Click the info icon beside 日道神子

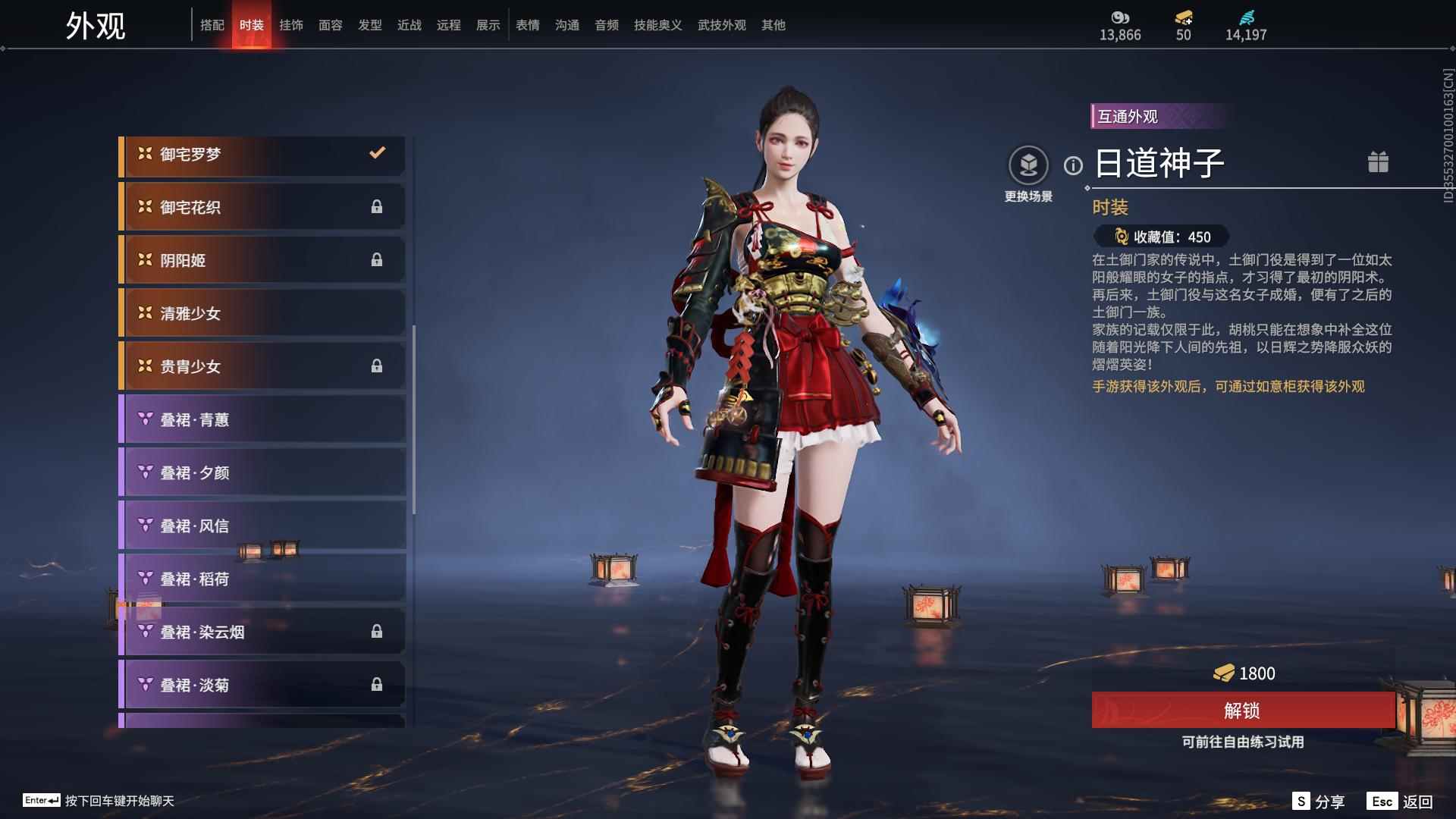tap(1072, 163)
